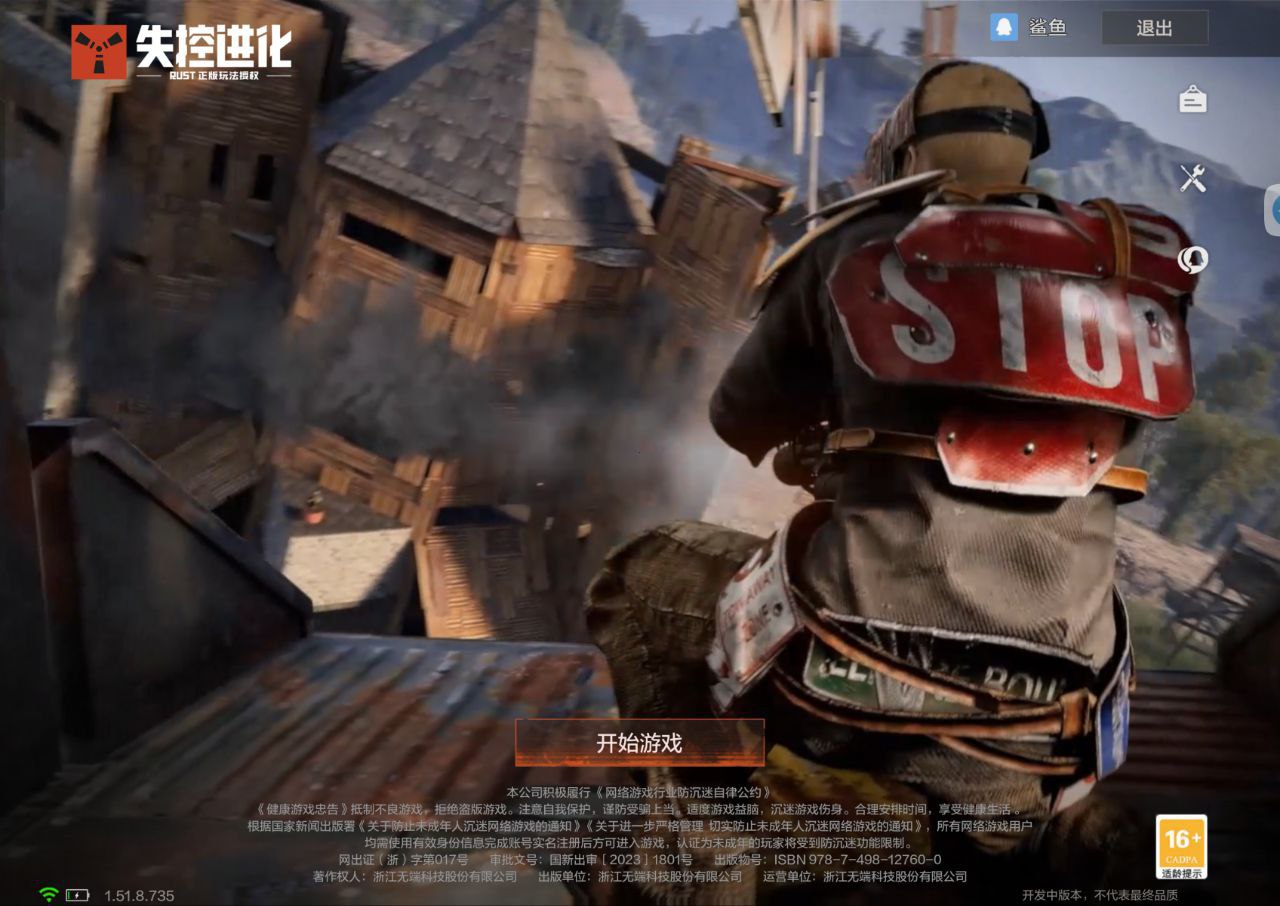The height and width of the screenshot is (906, 1280).
Task: View the 16+ CADPA age rating notice
Action: click(x=1181, y=846)
